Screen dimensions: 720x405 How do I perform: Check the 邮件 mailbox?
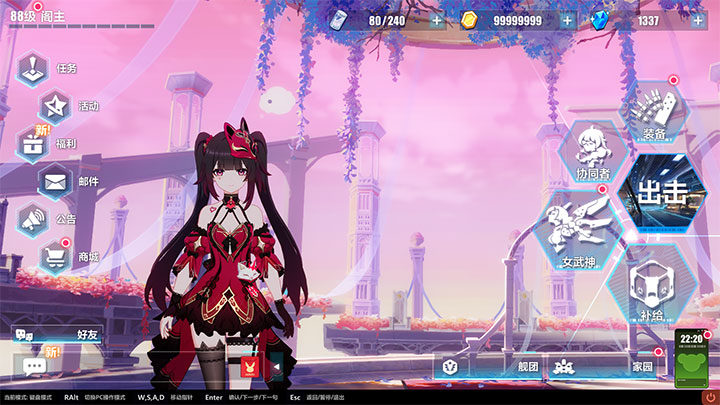coord(56,181)
